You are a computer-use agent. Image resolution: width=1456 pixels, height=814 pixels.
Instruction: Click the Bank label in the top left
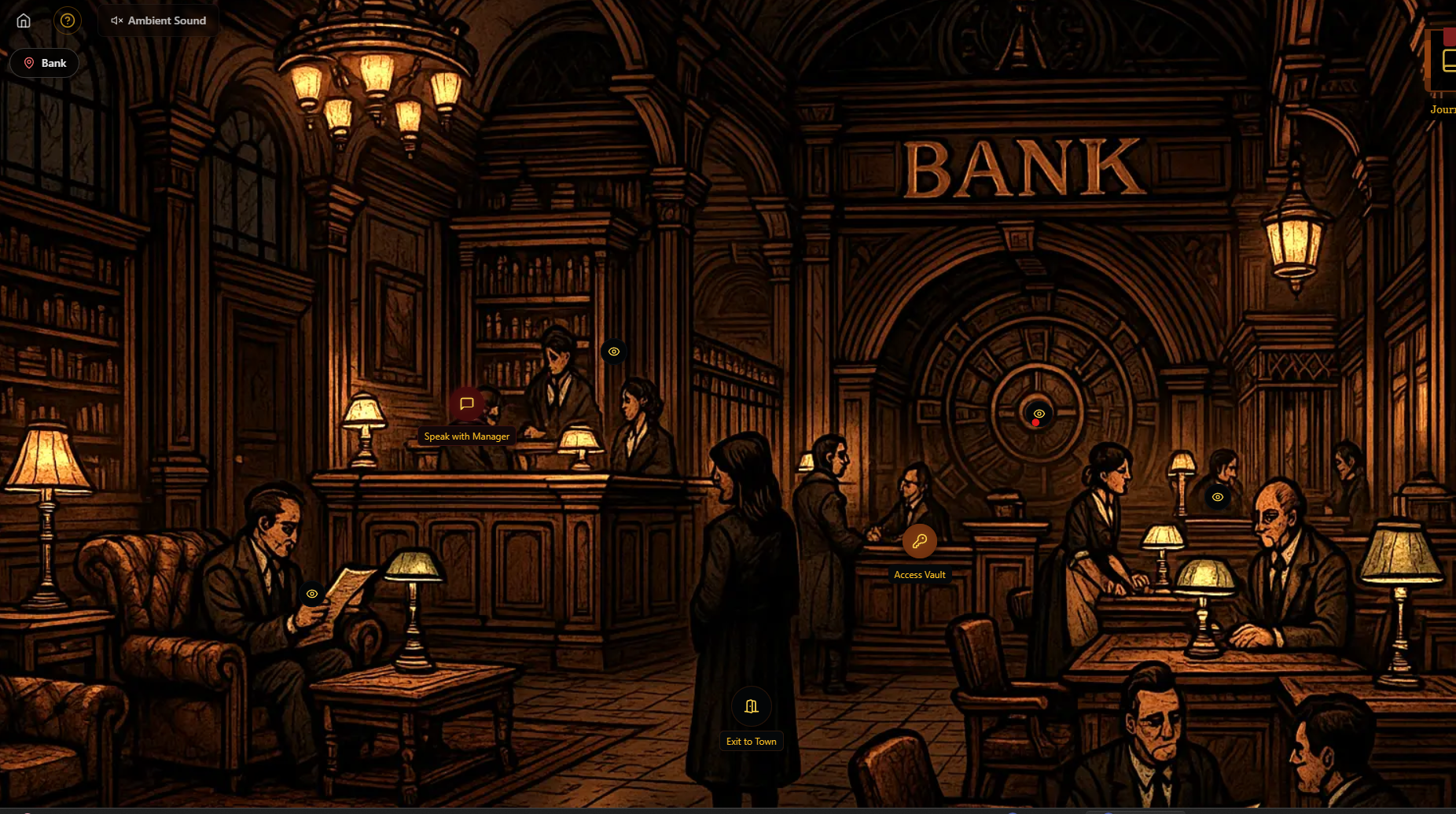coord(53,62)
